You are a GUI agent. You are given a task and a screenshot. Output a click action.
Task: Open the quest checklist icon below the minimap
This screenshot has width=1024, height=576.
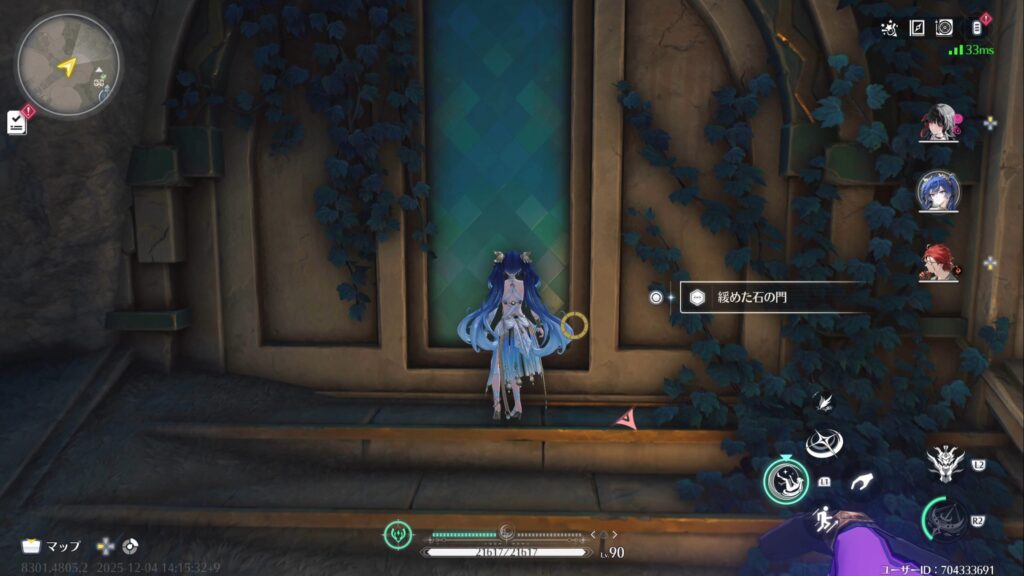[x=17, y=122]
